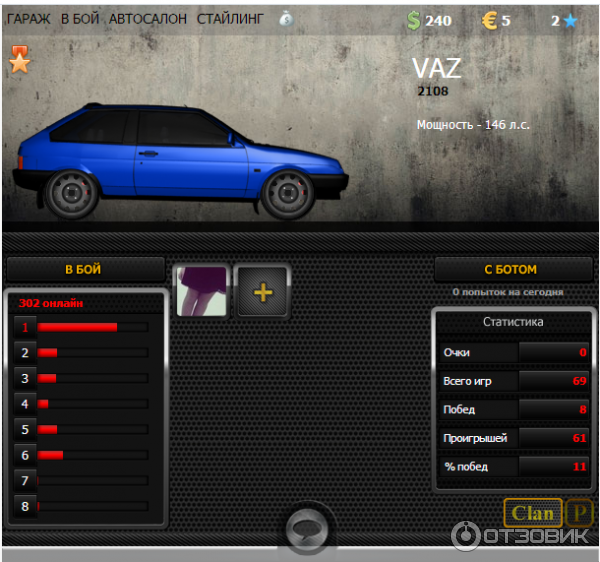The image size is (600, 562).
Task: Open the ГАРАЖ menu
Action: [x=28, y=19]
